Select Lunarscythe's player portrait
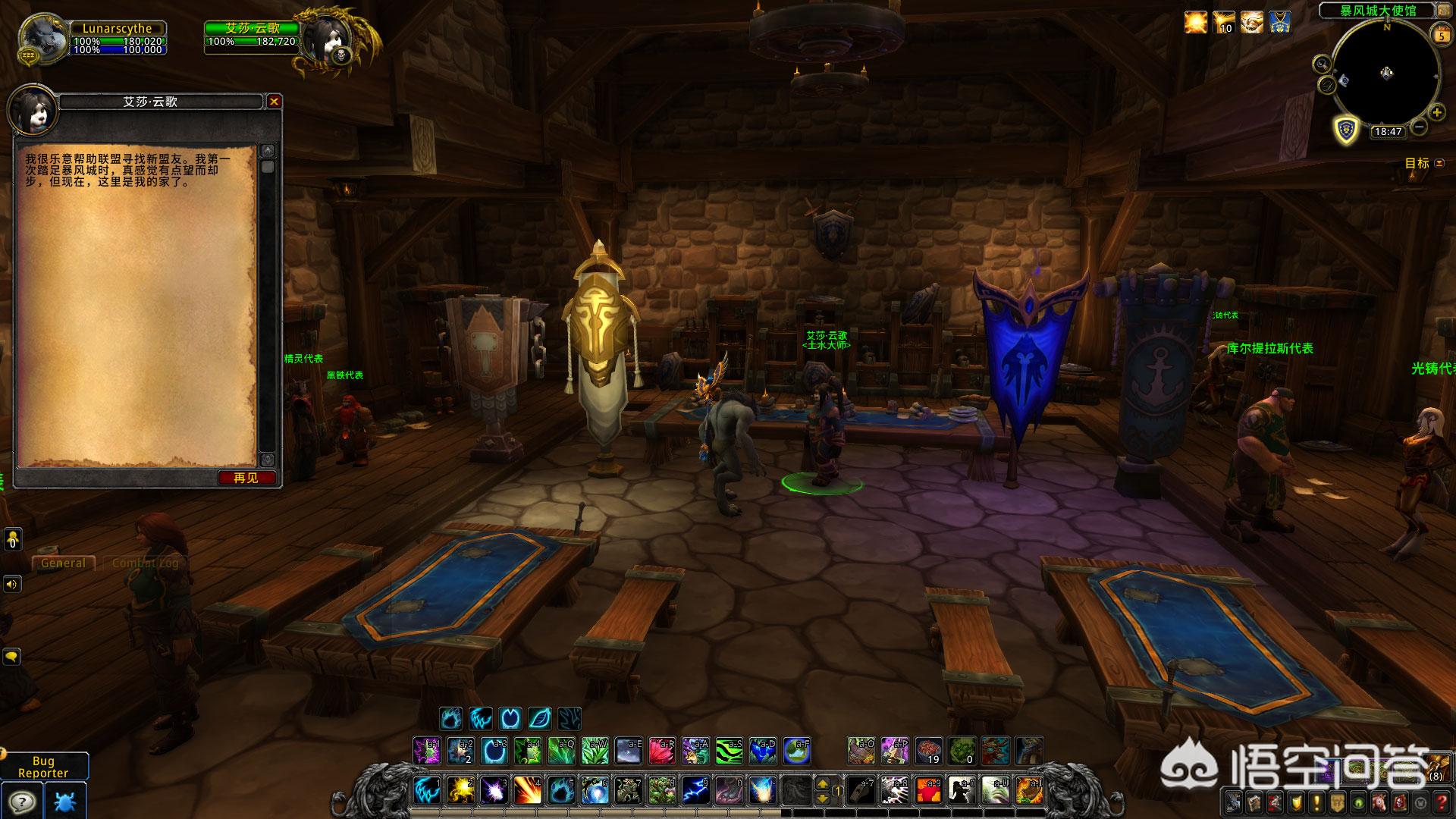The width and height of the screenshot is (1456, 819). [x=41, y=38]
